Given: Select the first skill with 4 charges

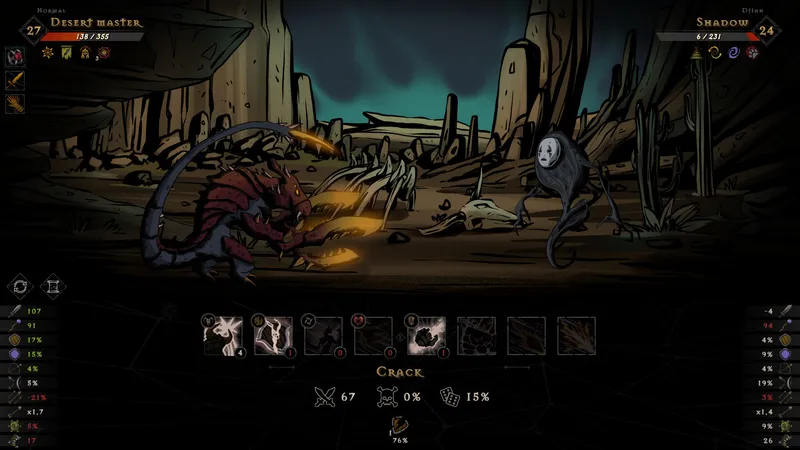Looking at the screenshot, I should [223, 335].
